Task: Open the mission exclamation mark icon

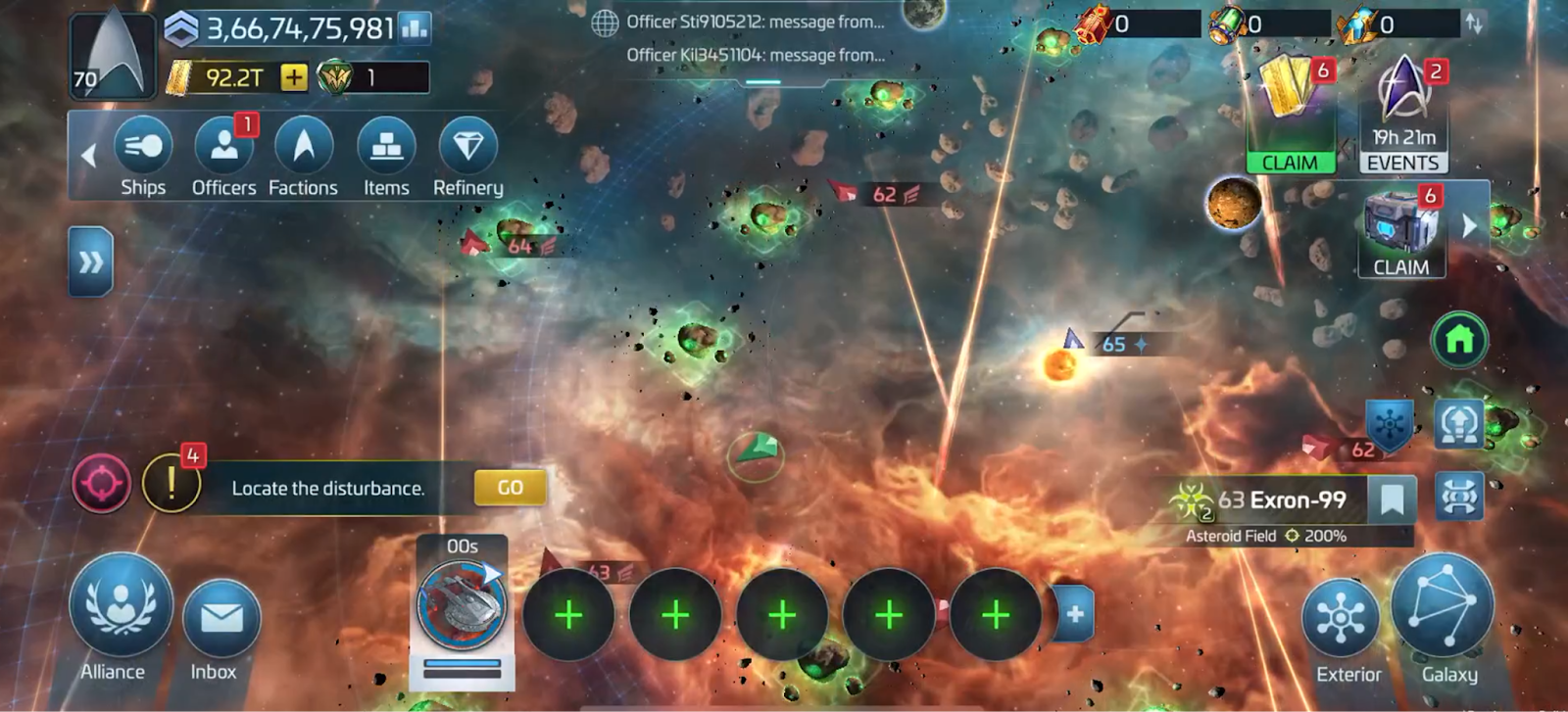Action: 171,484
